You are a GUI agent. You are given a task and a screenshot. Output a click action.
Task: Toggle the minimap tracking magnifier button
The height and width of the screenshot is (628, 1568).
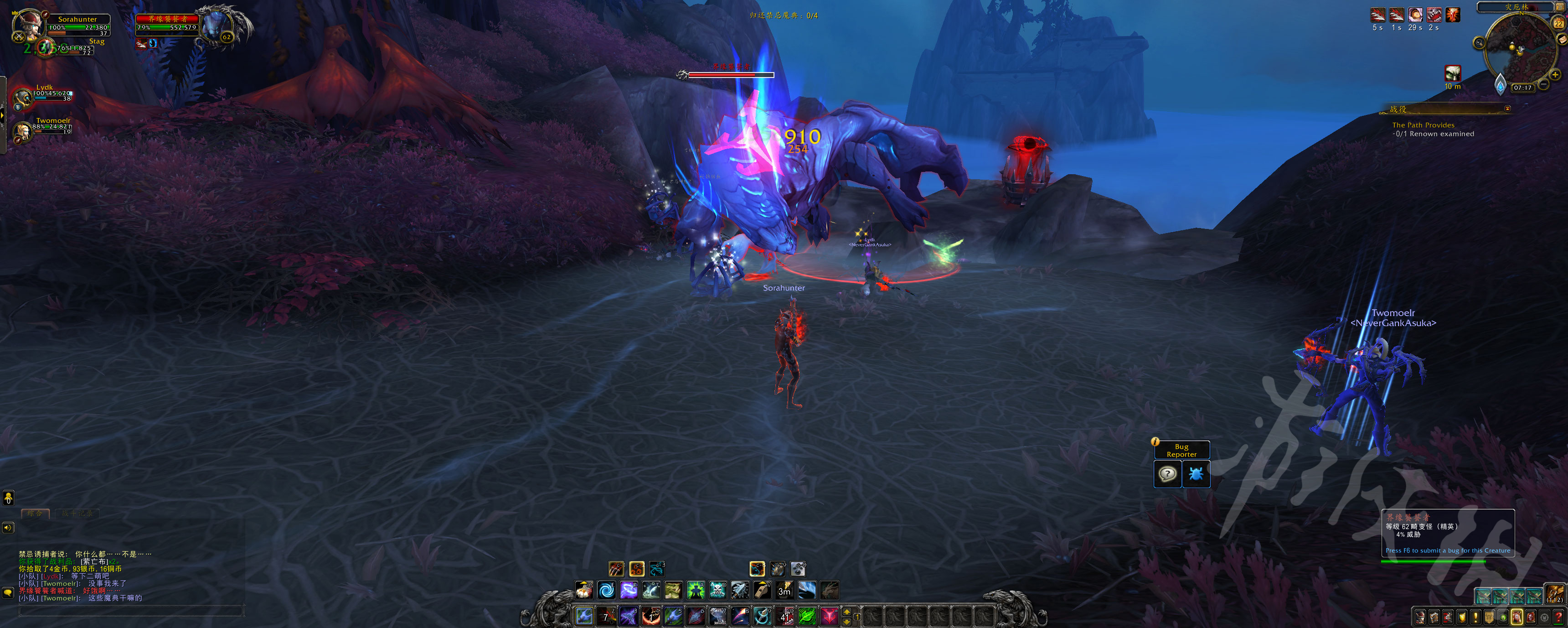pos(1479,42)
